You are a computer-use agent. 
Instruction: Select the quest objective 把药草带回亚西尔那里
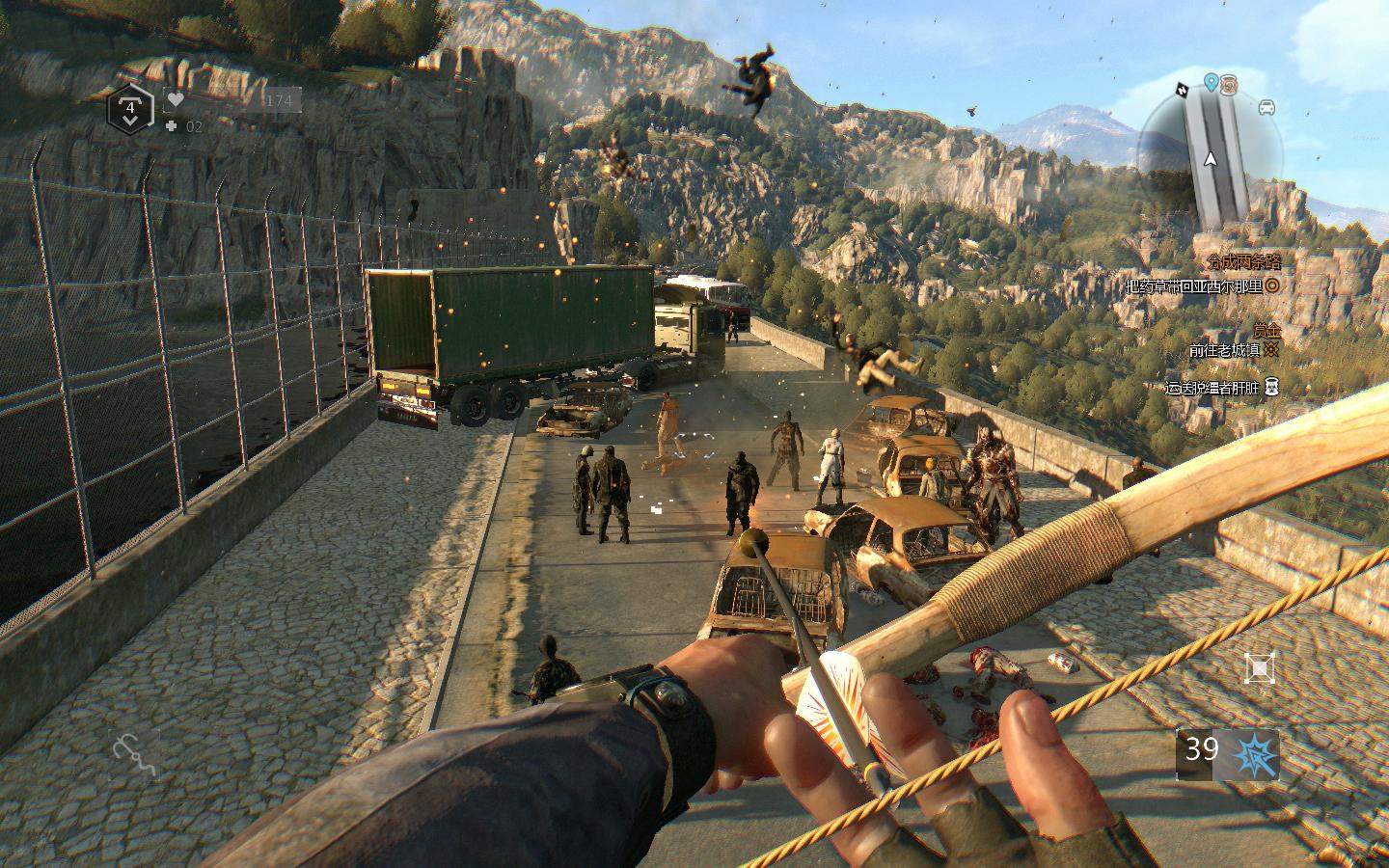click(1194, 286)
